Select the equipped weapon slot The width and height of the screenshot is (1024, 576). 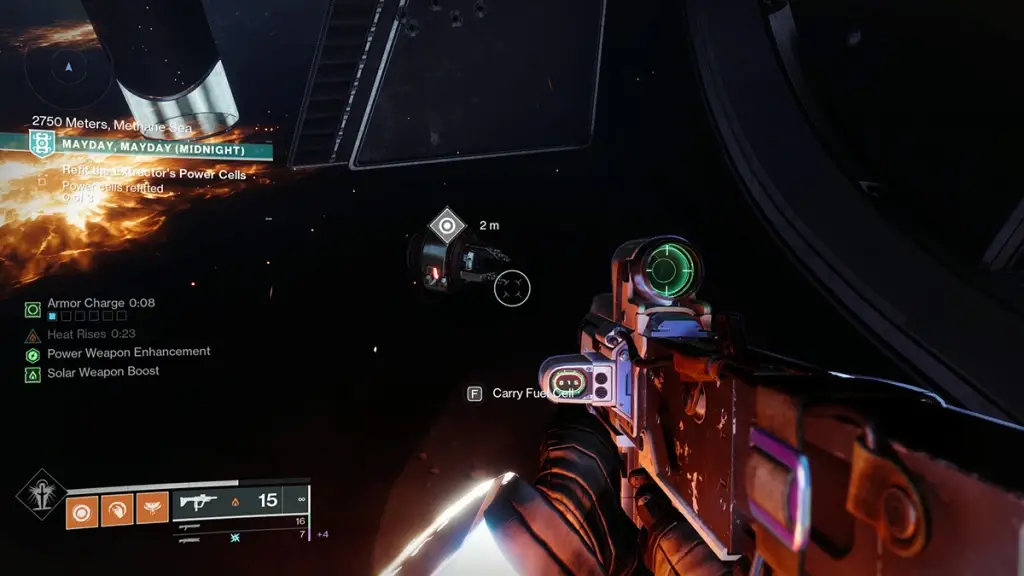tap(240, 502)
